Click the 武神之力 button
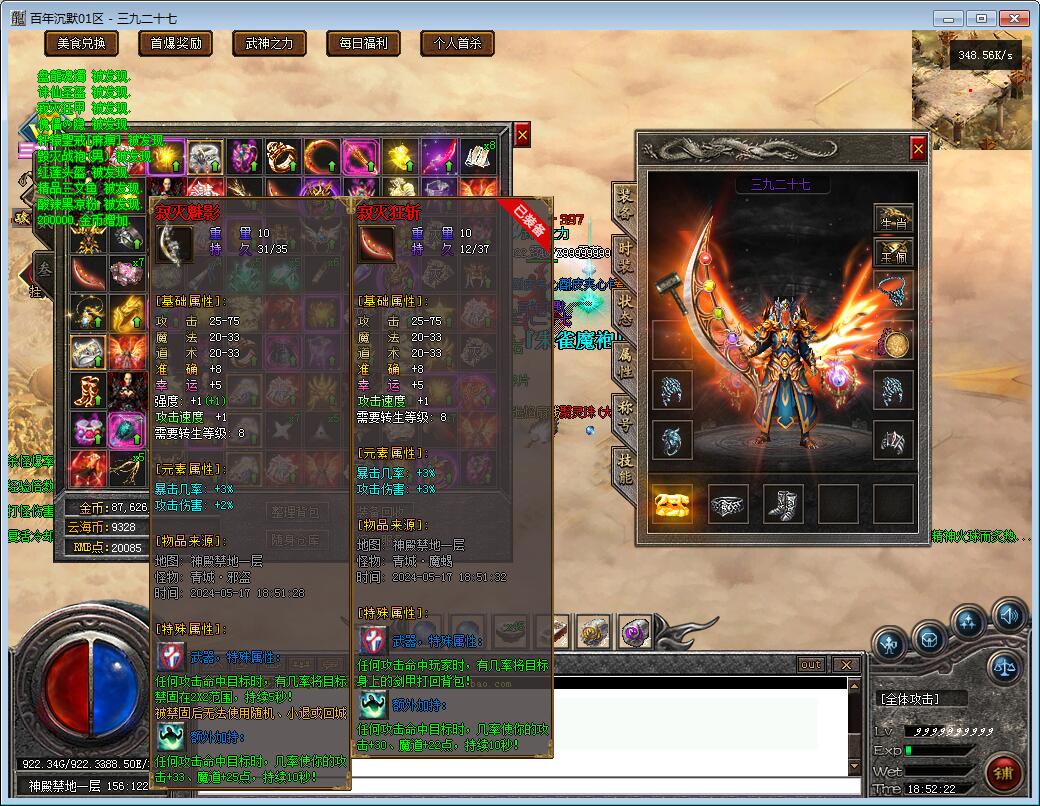The image size is (1040, 806). pyautogui.click(x=270, y=43)
